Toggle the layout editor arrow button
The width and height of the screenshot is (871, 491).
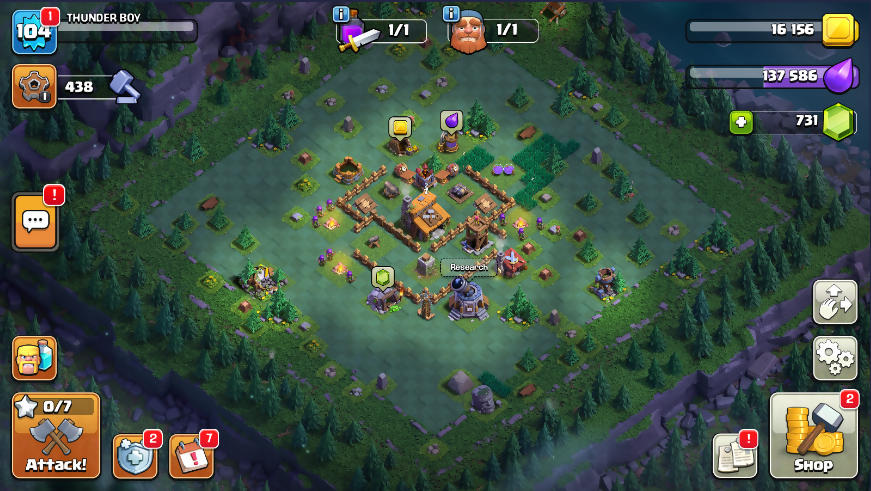click(x=834, y=302)
